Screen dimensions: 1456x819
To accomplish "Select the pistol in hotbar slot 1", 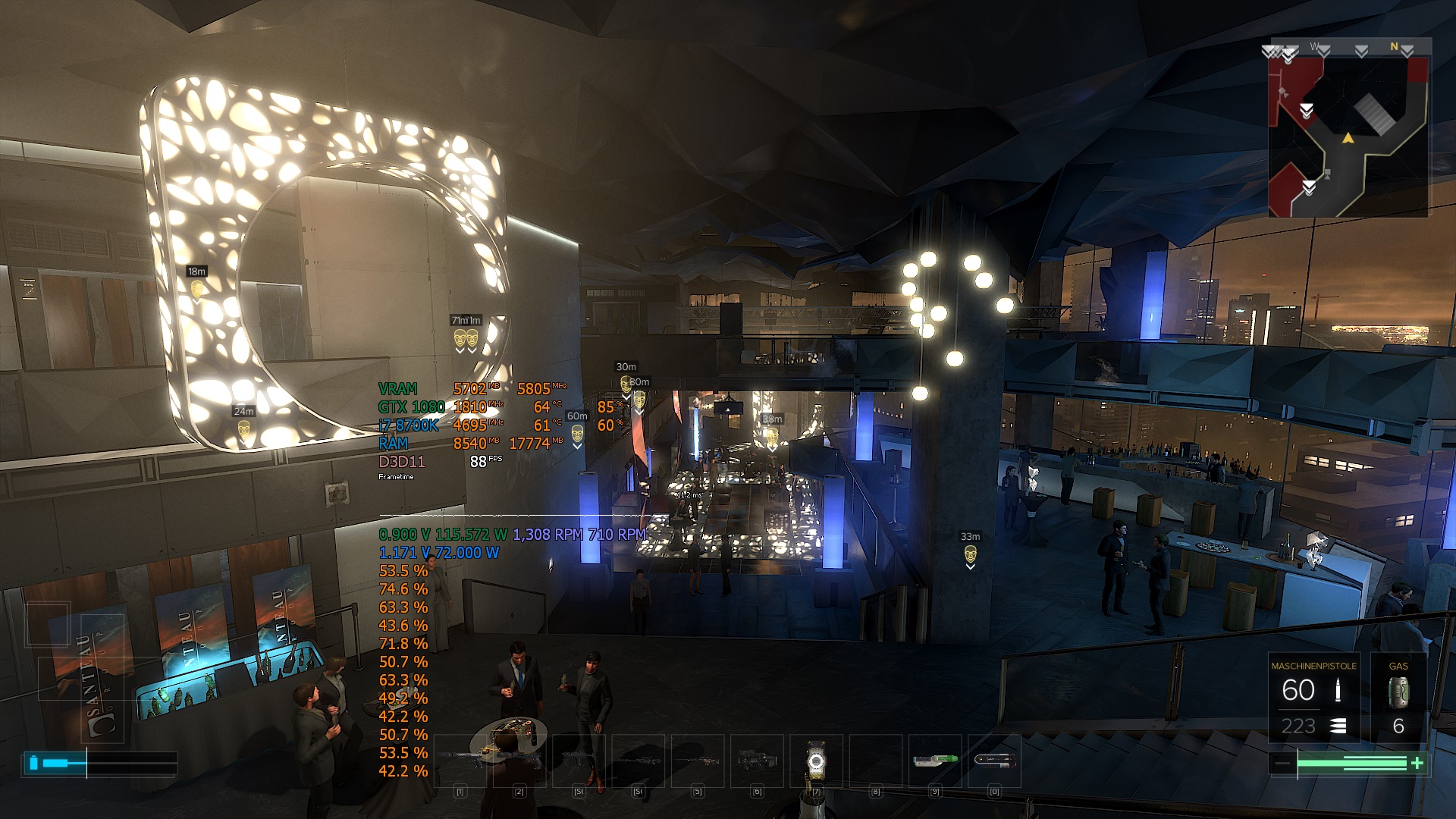I will click(460, 759).
